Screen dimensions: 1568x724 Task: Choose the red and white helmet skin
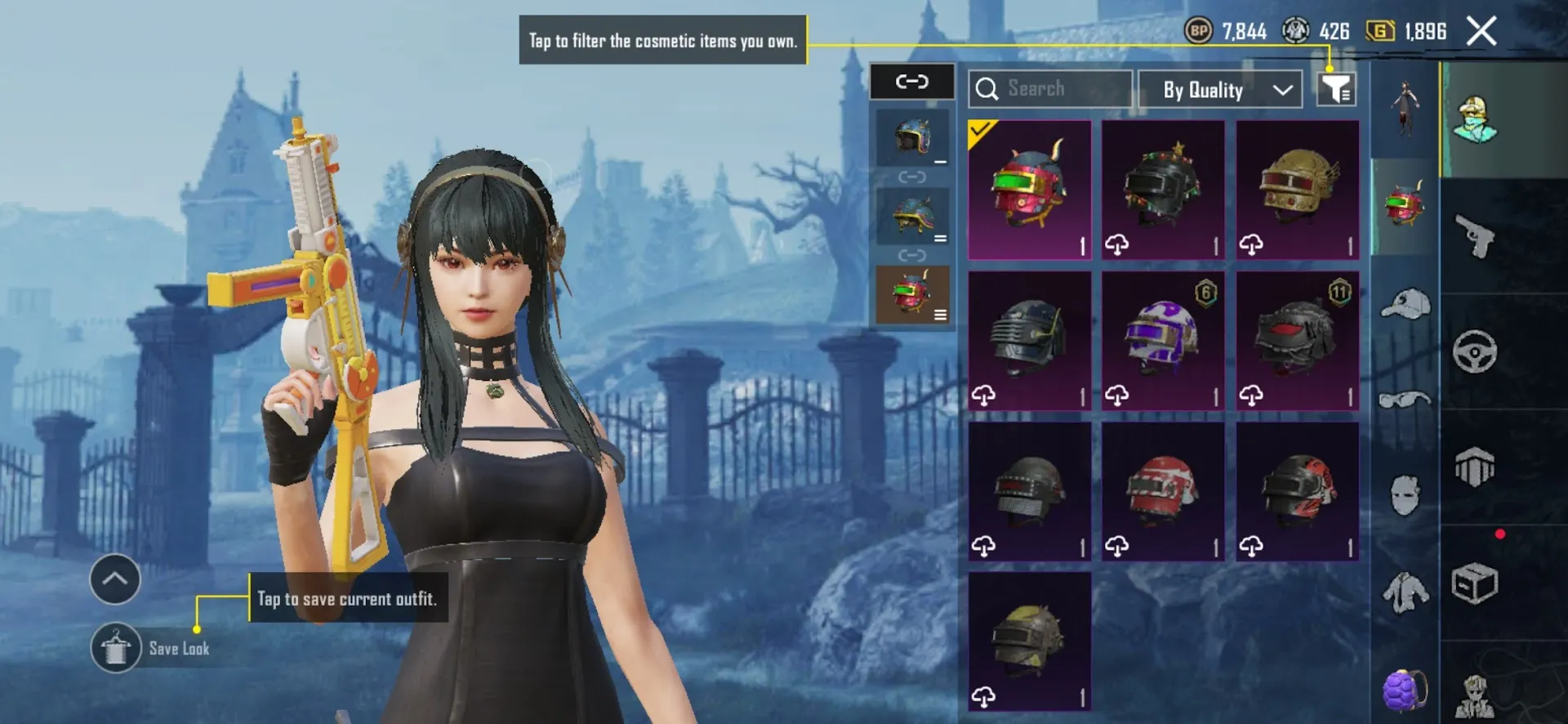point(1163,490)
